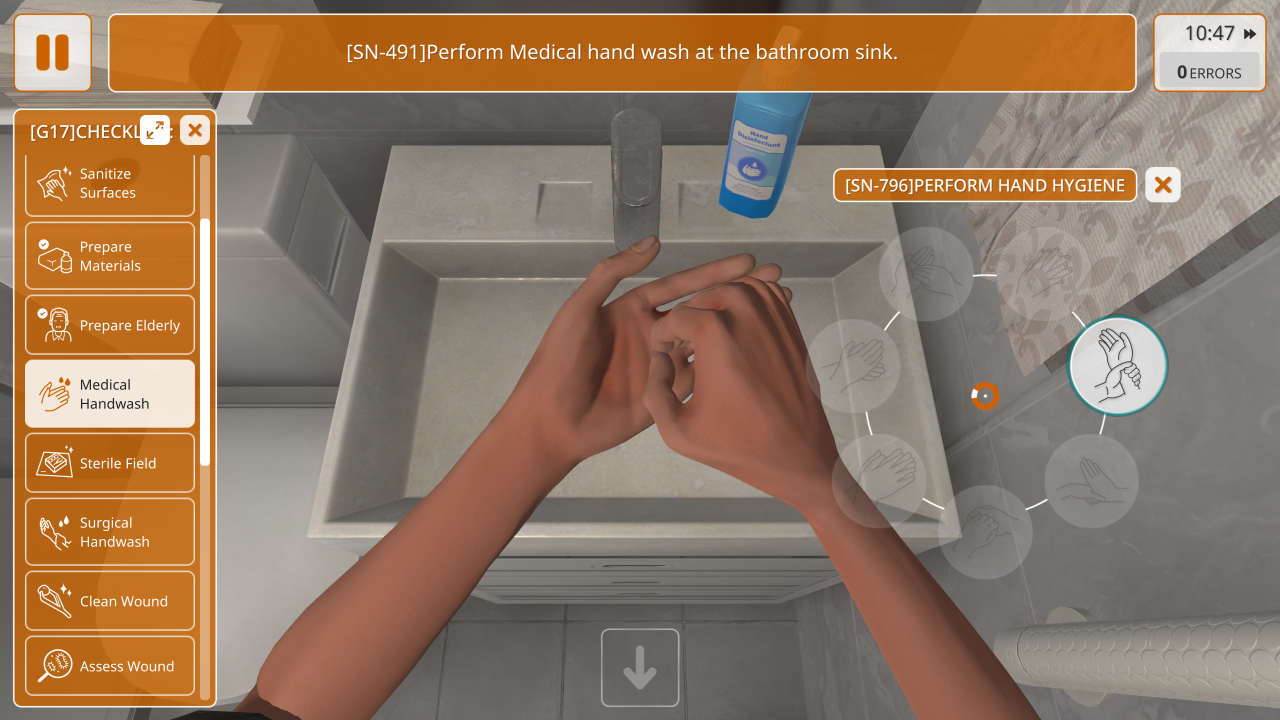The image size is (1280, 720).
Task: Fast-forward the timer with the double arrow
Action: 1250,34
